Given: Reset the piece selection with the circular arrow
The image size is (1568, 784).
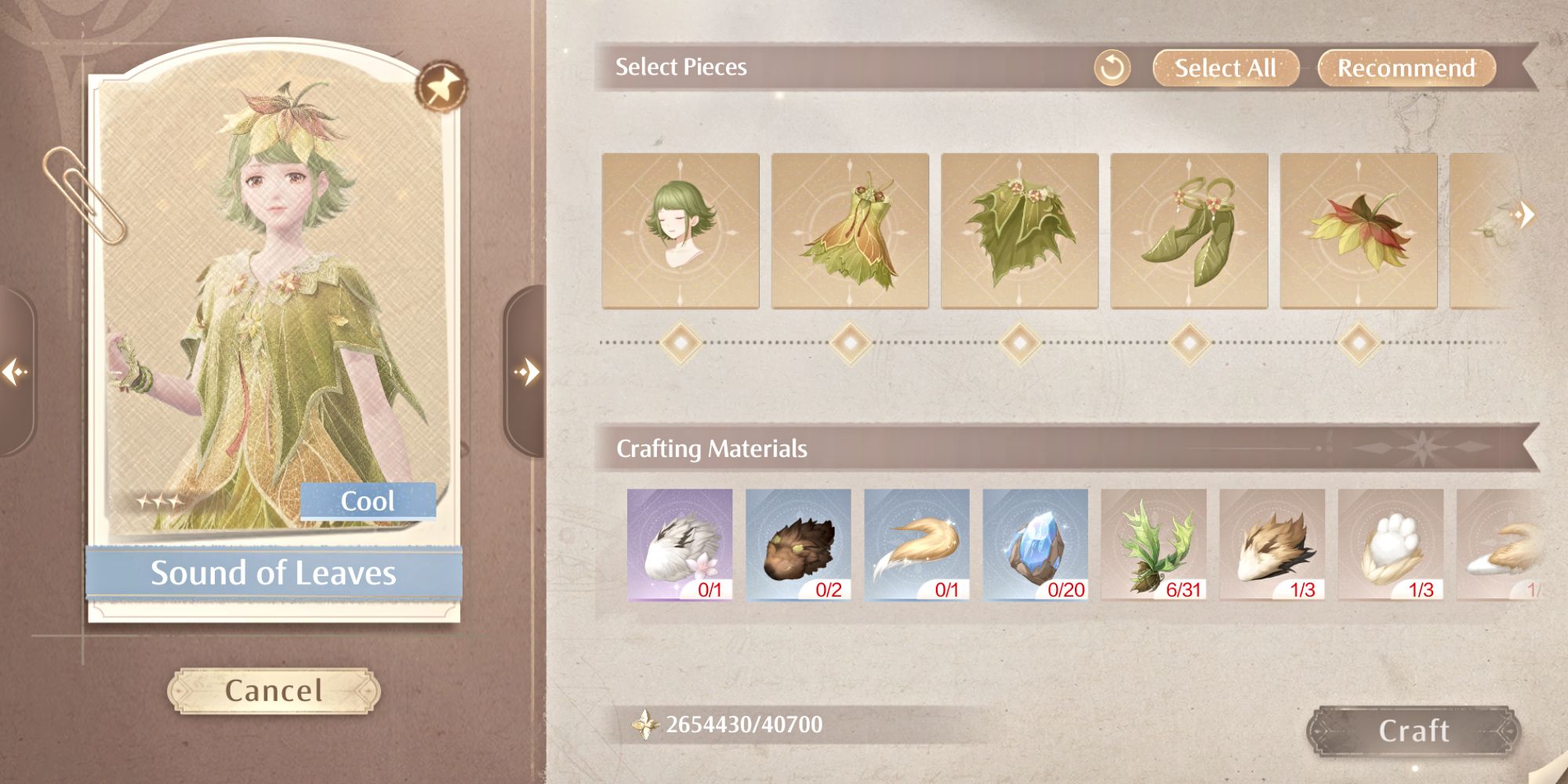Looking at the screenshot, I should click(1112, 68).
